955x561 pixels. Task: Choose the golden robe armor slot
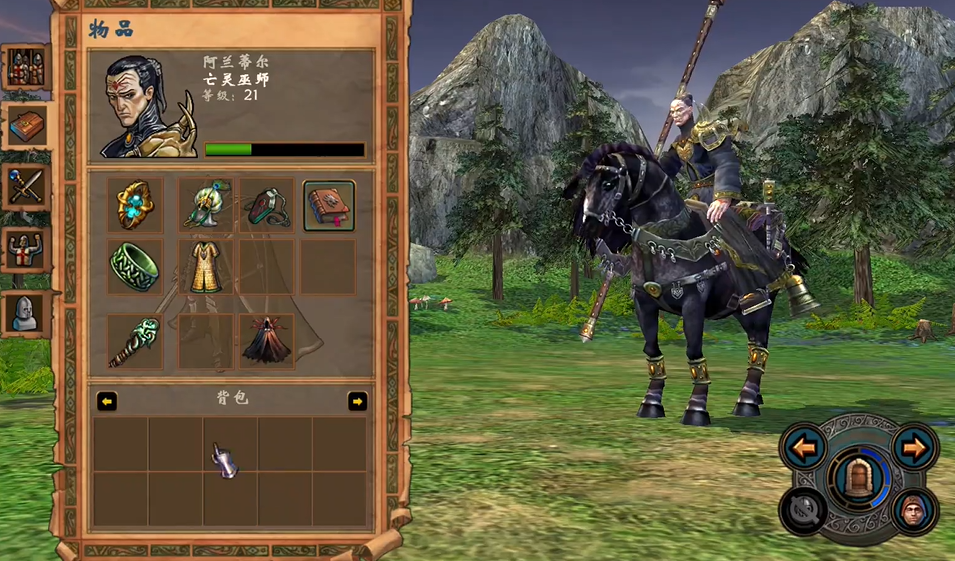(205, 267)
